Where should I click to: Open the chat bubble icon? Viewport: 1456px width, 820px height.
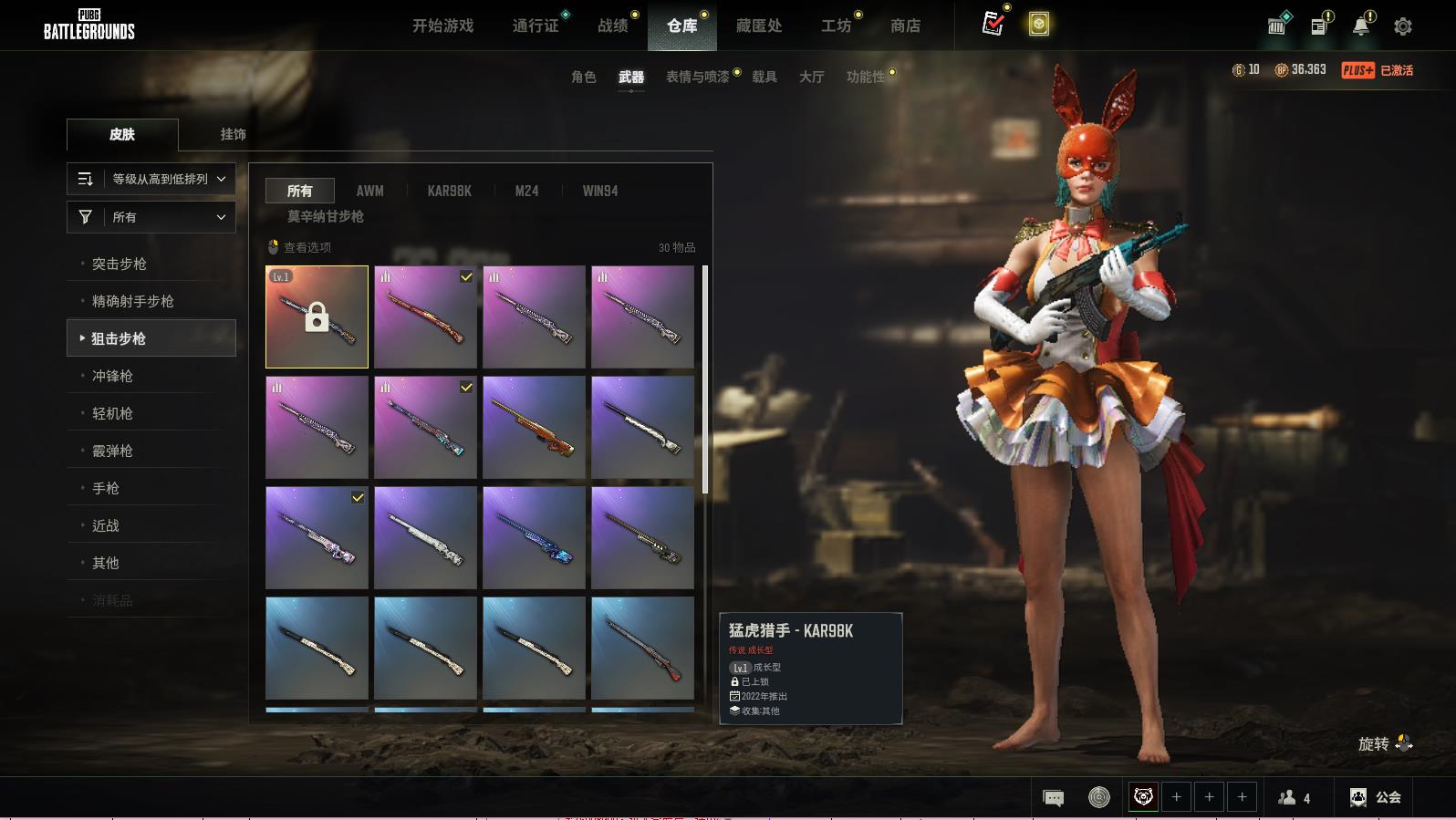pos(1053,798)
